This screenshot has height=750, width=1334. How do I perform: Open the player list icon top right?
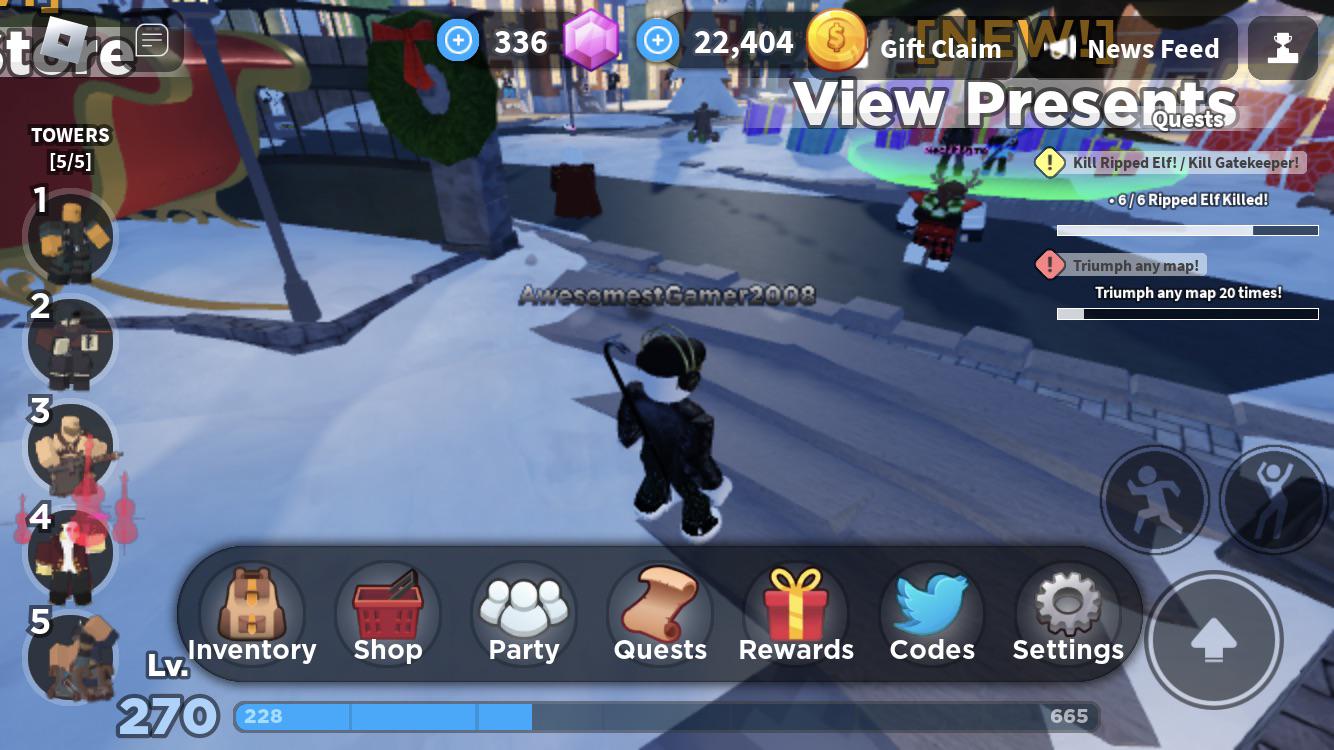click(x=1283, y=47)
